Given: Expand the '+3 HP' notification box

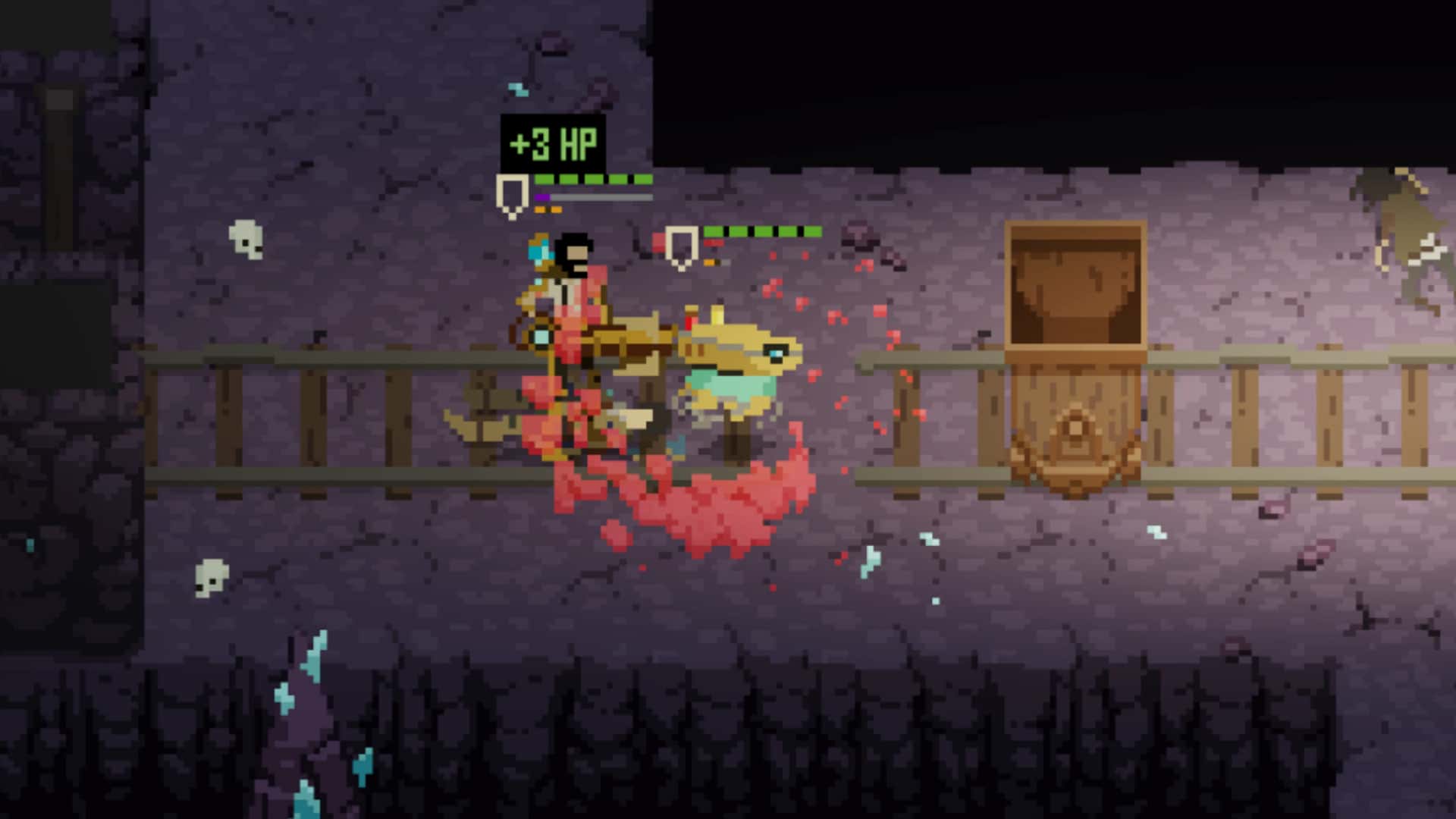Looking at the screenshot, I should 552,143.
